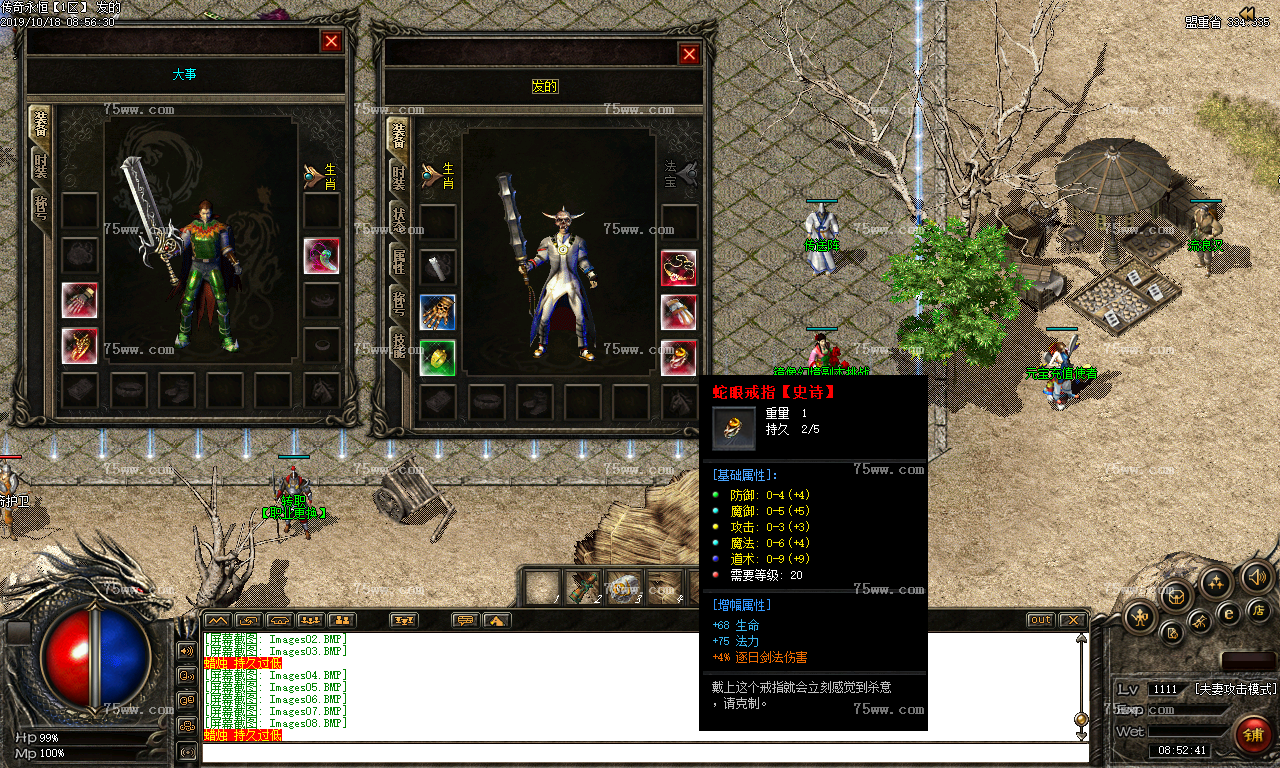The image size is (1280, 768).
Task: Open the 法宝 treasure icon
Action: (x=681, y=175)
